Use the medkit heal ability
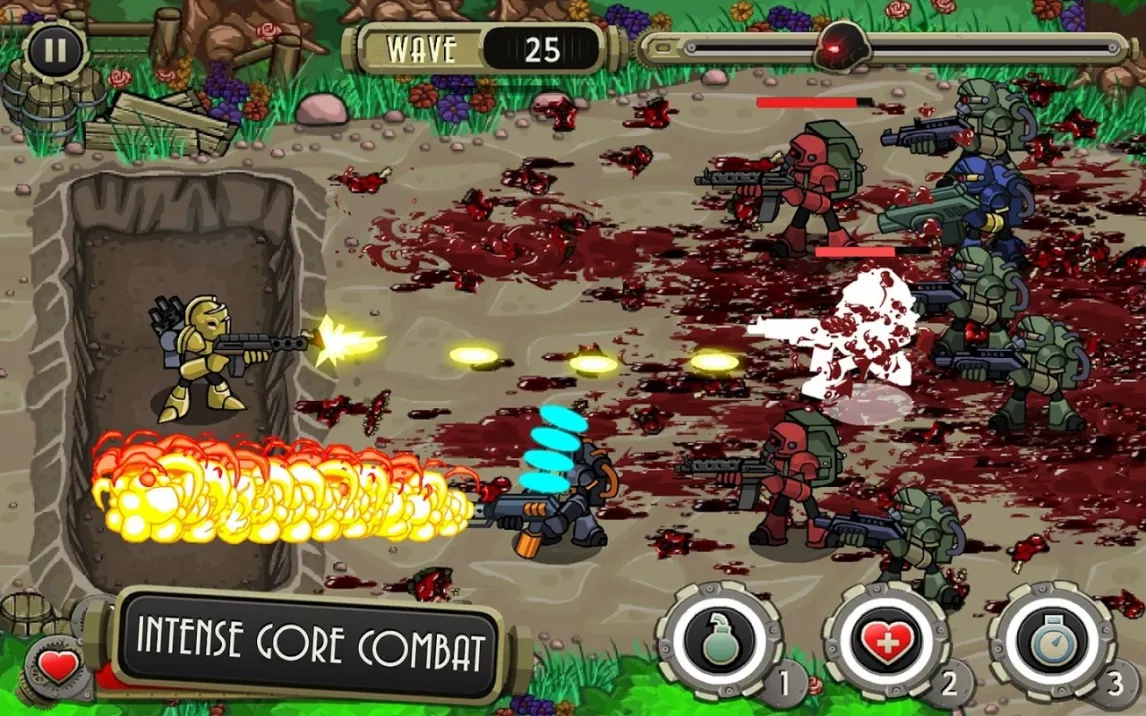 point(885,641)
